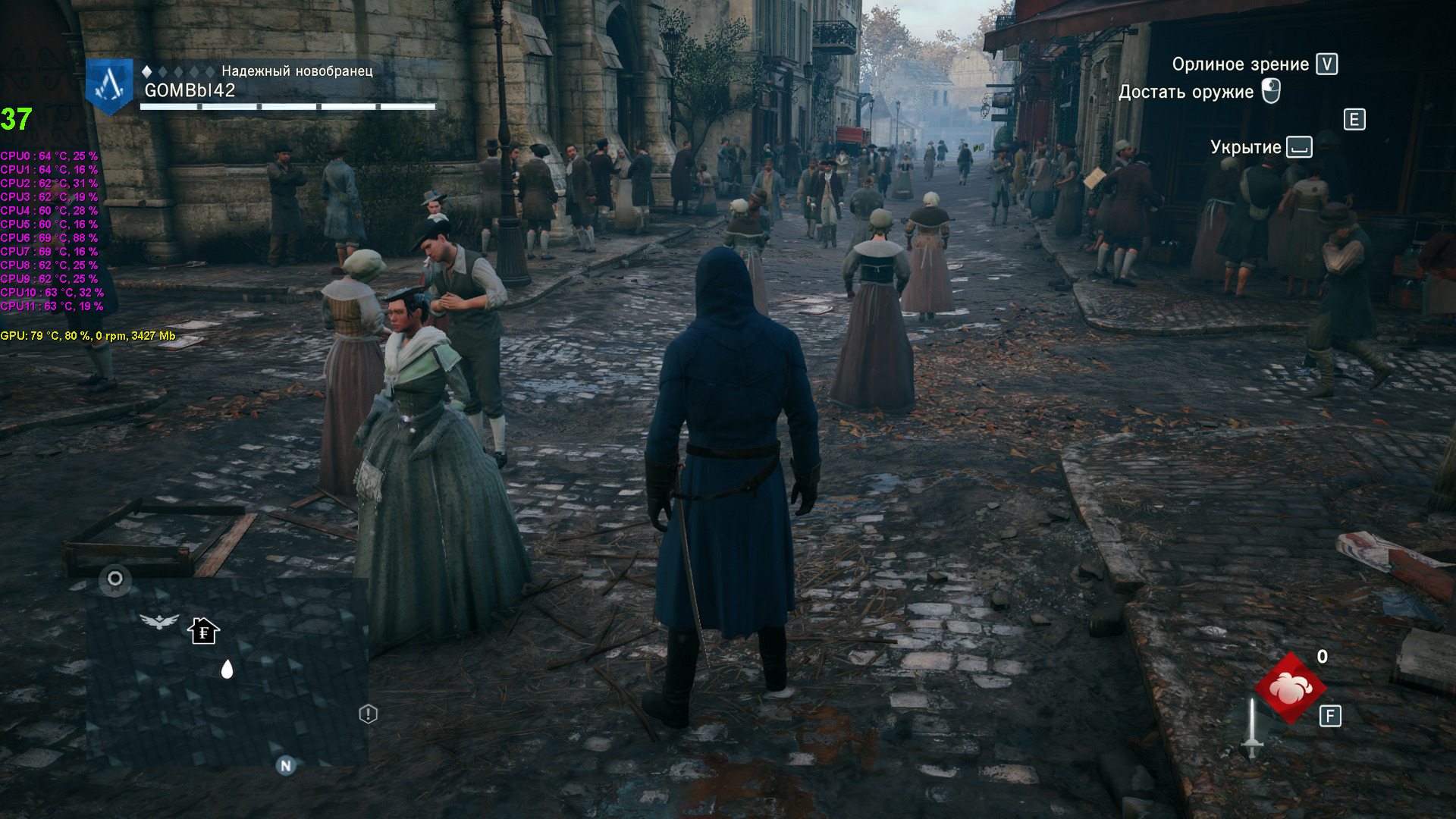Click the house shop marker on minimap
Image resolution: width=1456 pixels, height=819 pixels.
203,630
